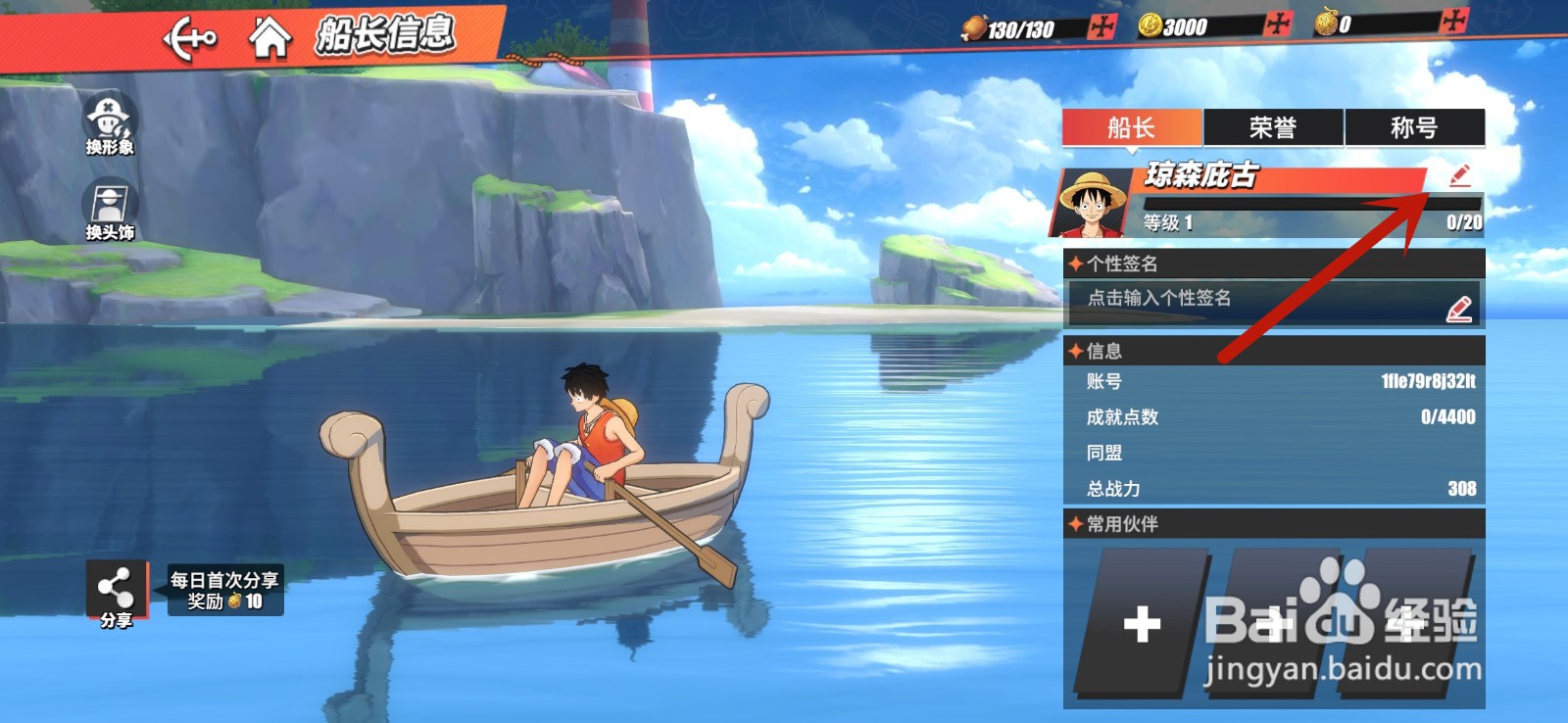Screen dimensions: 1568x723
Task: Switch to the 荣誉 honor tab
Action: click(x=1274, y=125)
